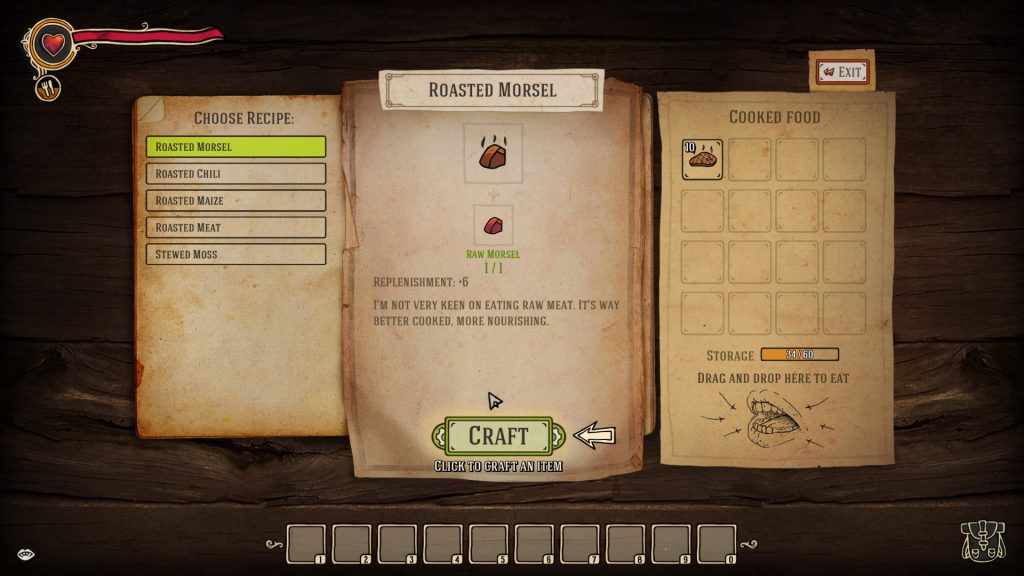Click the Roasted Morsel result icon
Screen dimensions: 1024x576
[493, 153]
